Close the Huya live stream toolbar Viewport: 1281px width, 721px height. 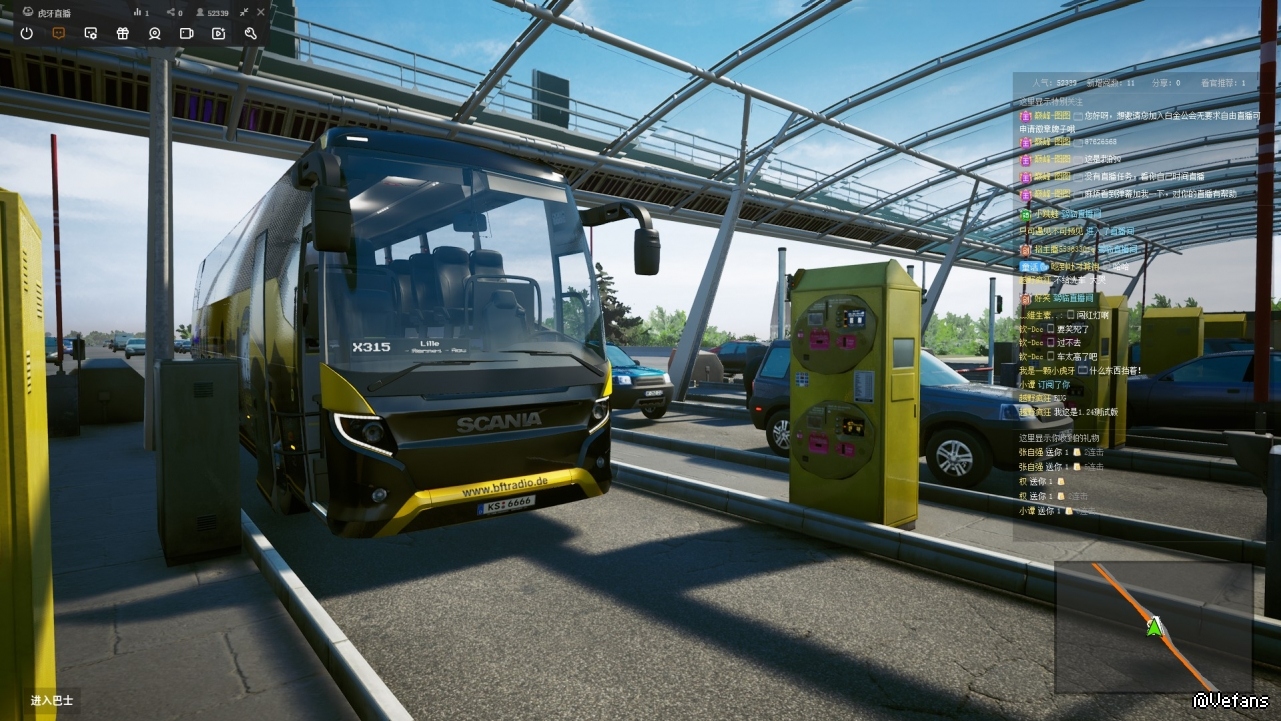pos(261,12)
